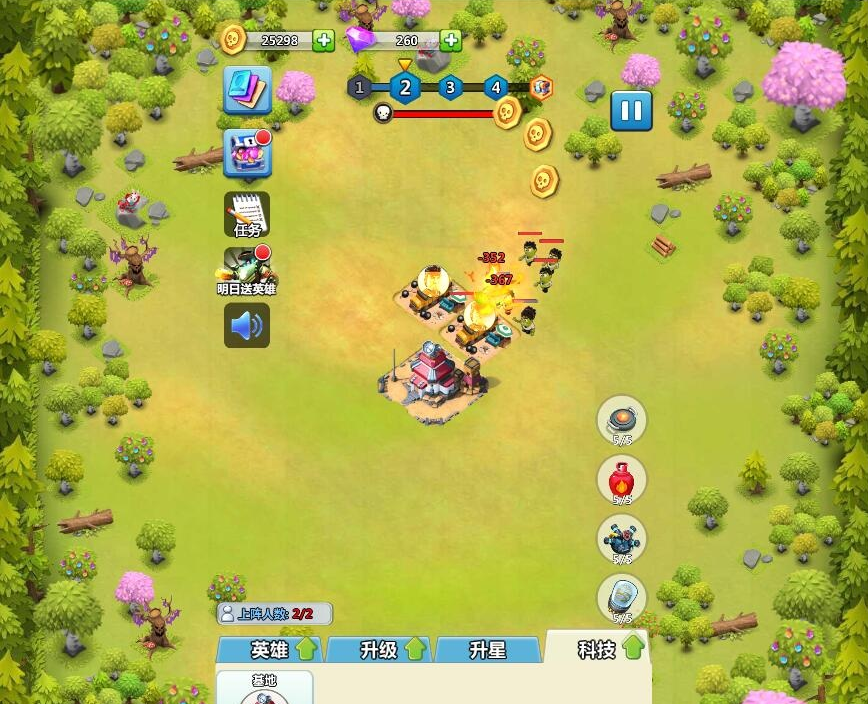
Task: Open the treasure chest icon
Action: pos(246,153)
